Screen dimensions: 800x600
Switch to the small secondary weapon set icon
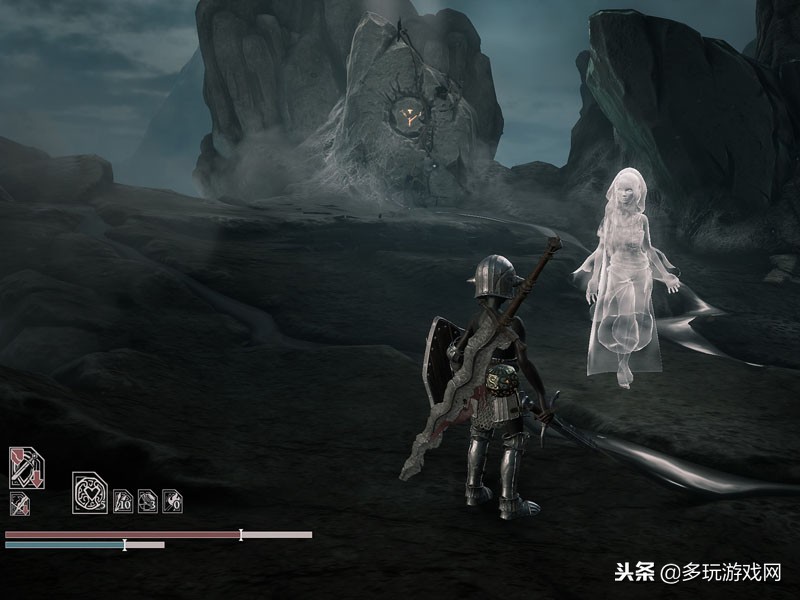click(19, 503)
